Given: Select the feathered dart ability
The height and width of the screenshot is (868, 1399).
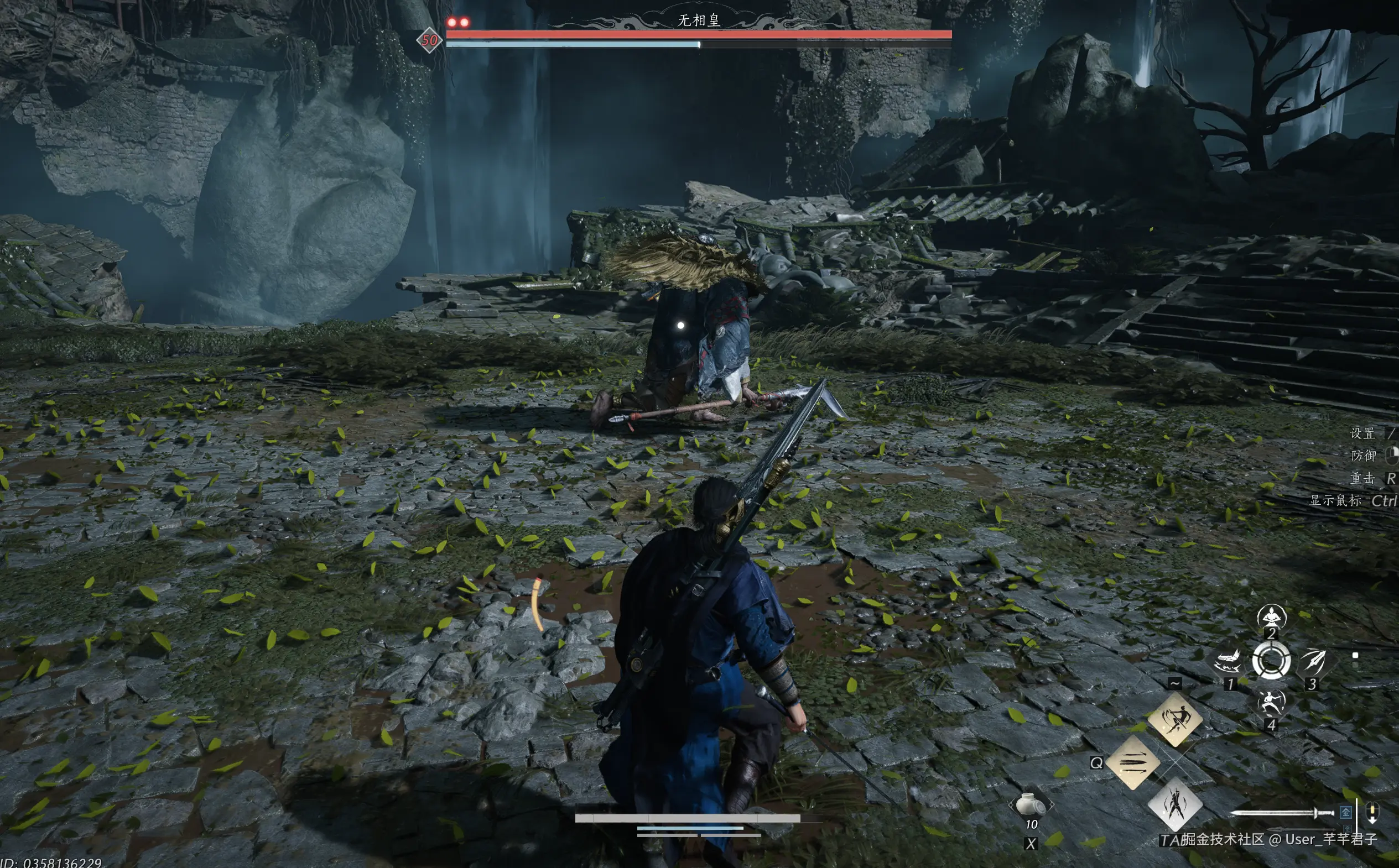Looking at the screenshot, I should (1314, 660).
